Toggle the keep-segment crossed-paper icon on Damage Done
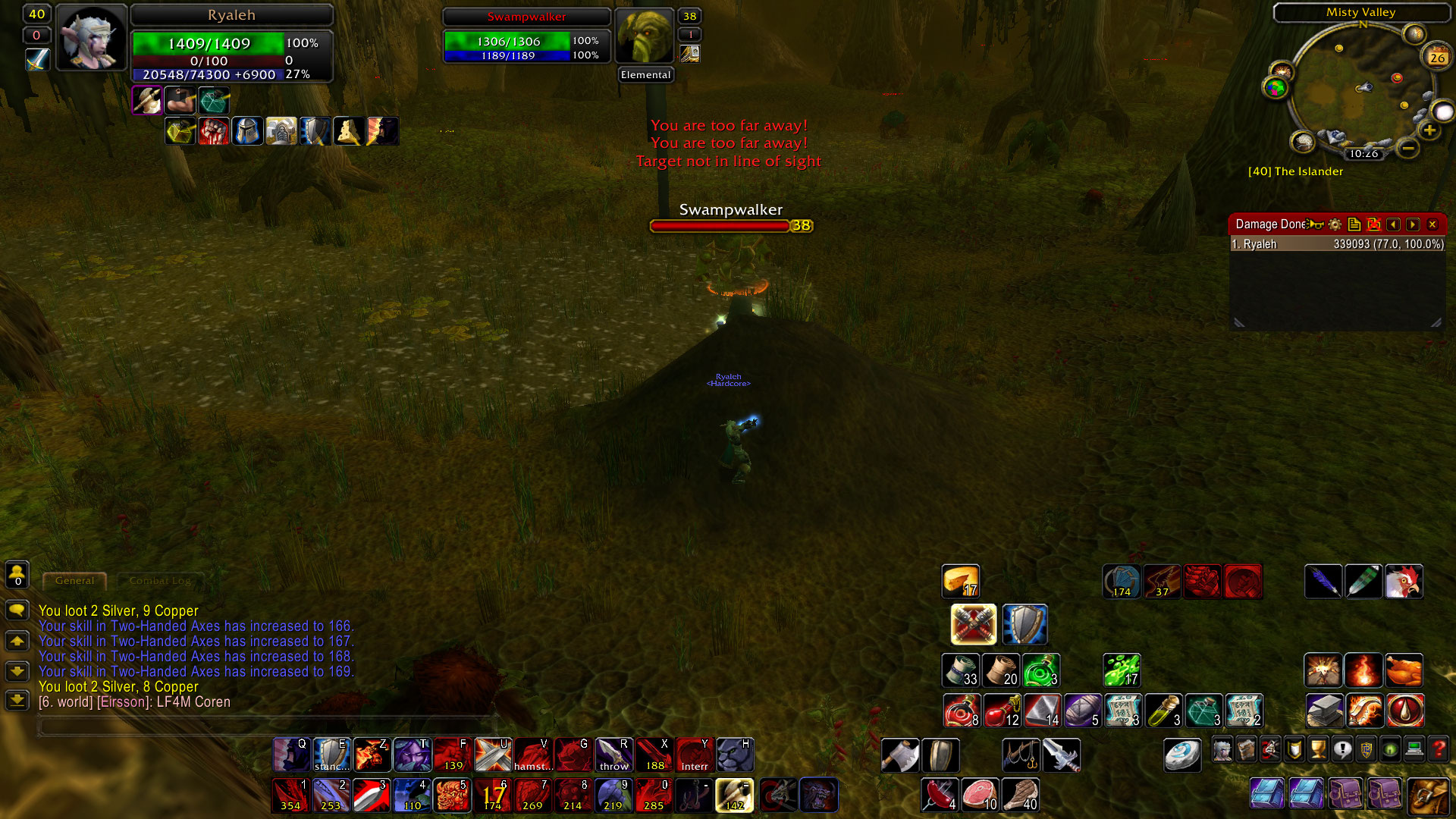The height and width of the screenshot is (819, 1456). click(x=1375, y=225)
